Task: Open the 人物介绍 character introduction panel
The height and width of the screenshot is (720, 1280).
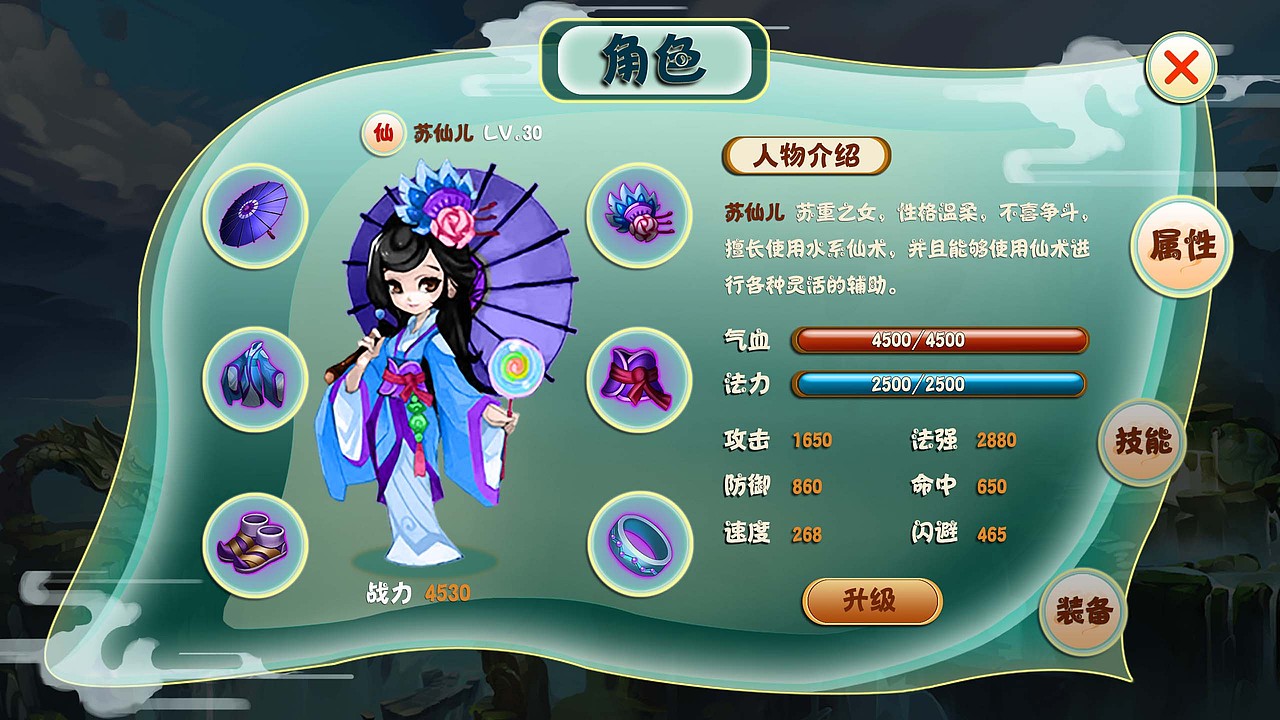Action: pyautogui.click(x=808, y=155)
